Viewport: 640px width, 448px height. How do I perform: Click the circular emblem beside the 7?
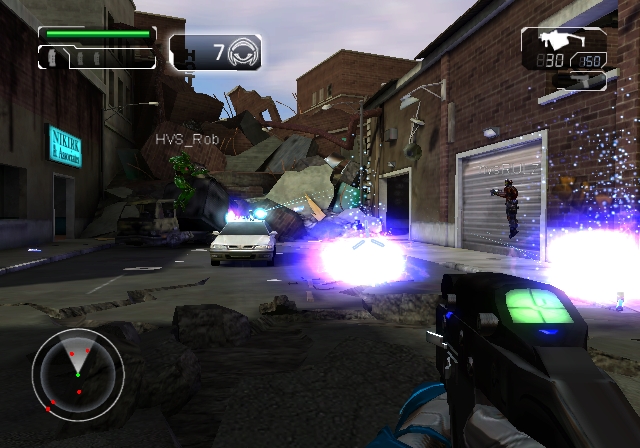pos(243,51)
